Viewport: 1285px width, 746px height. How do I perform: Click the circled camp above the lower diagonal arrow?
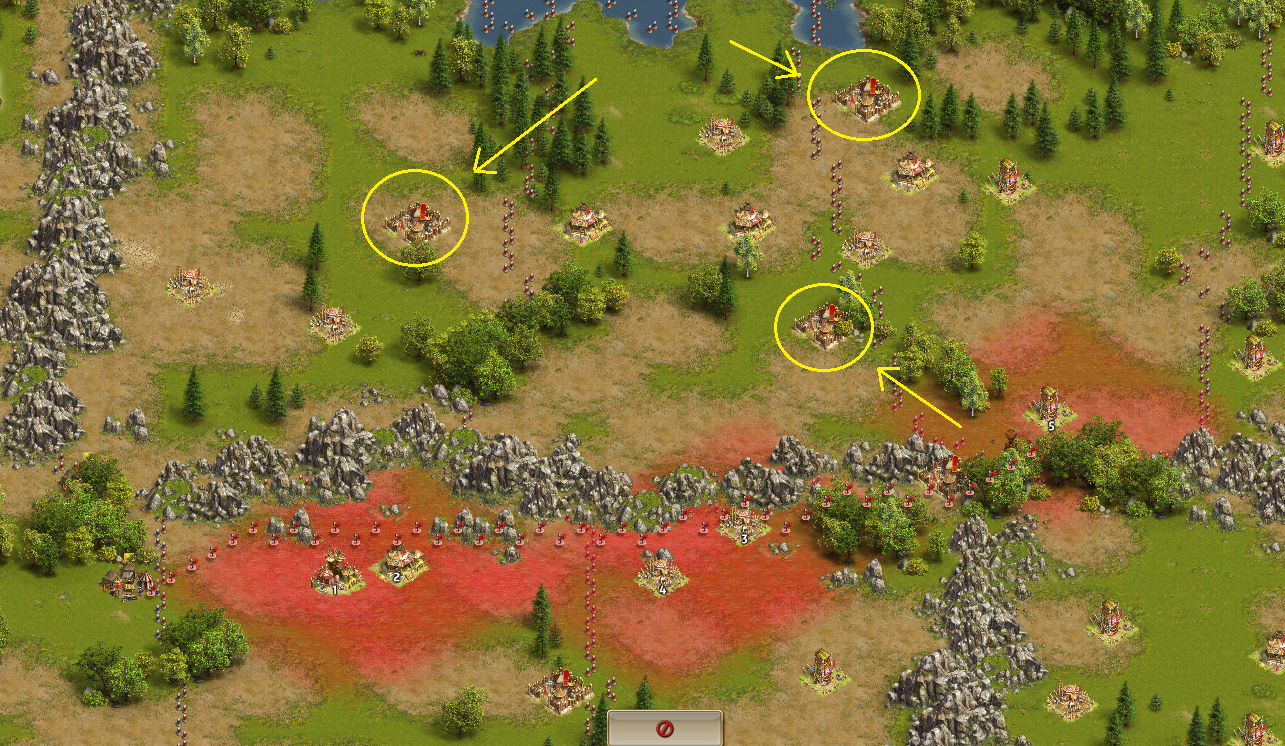point(824,325)
